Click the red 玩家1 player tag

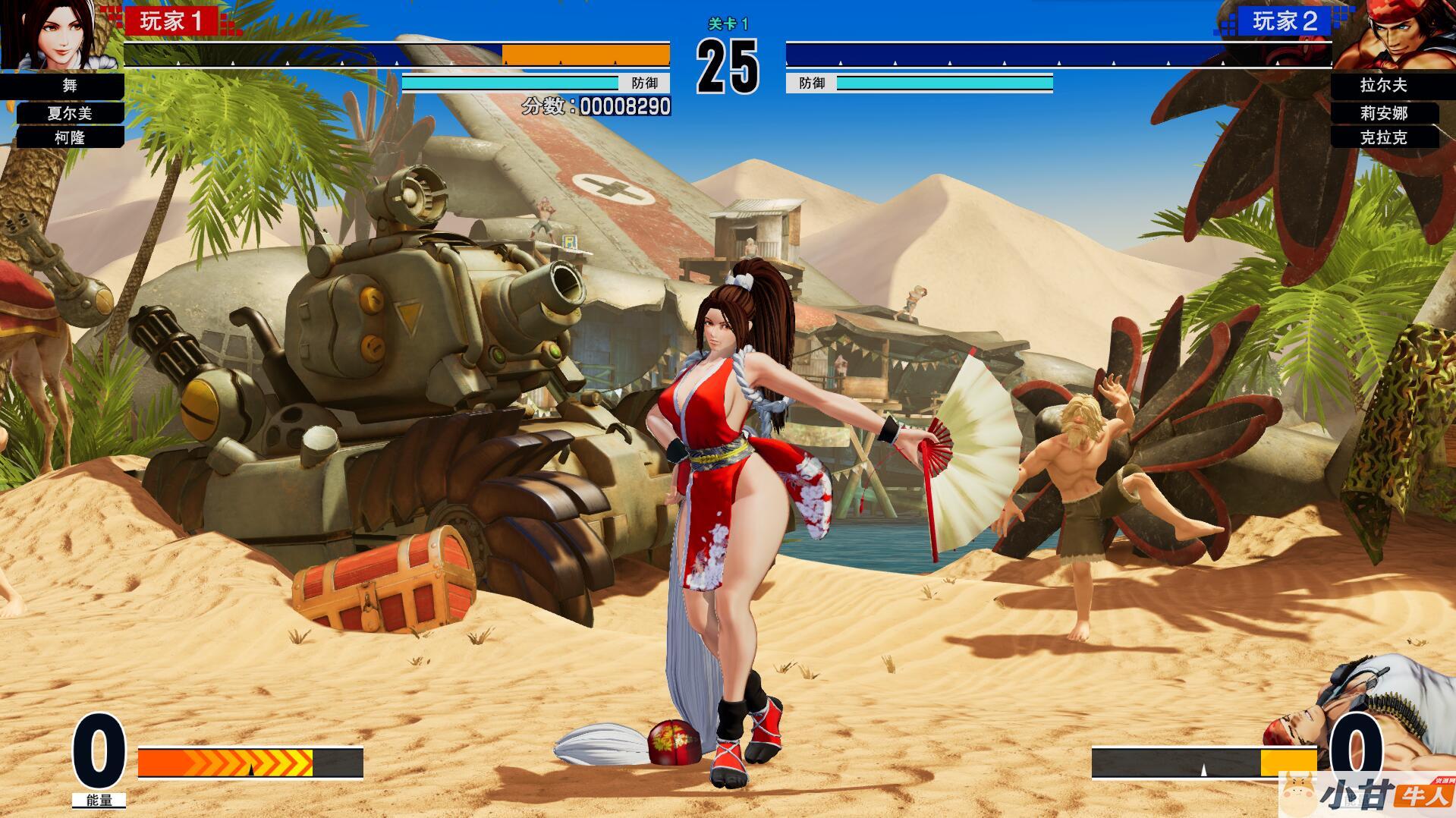point(172,21)
